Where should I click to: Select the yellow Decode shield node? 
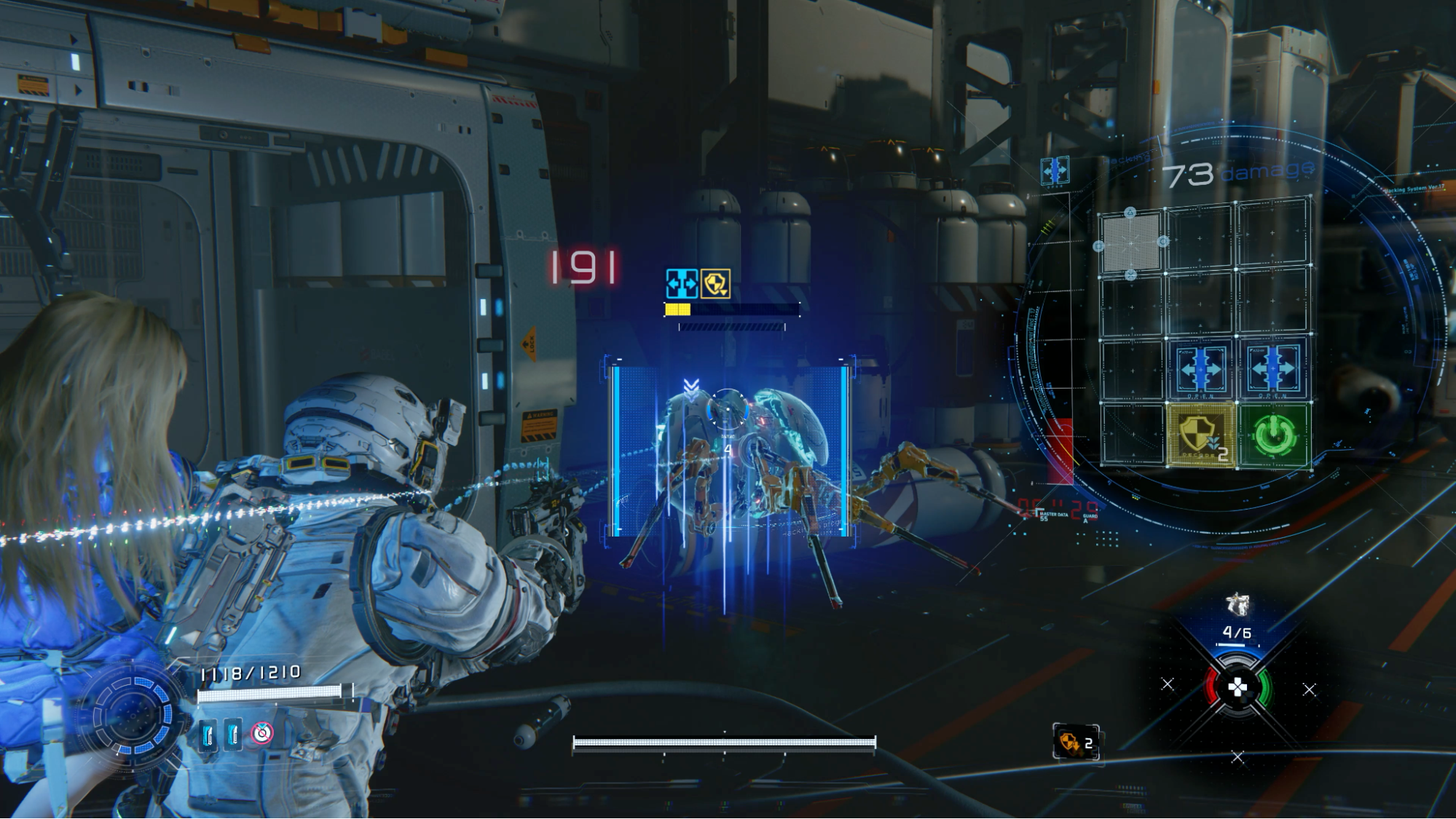(1201, 435)
